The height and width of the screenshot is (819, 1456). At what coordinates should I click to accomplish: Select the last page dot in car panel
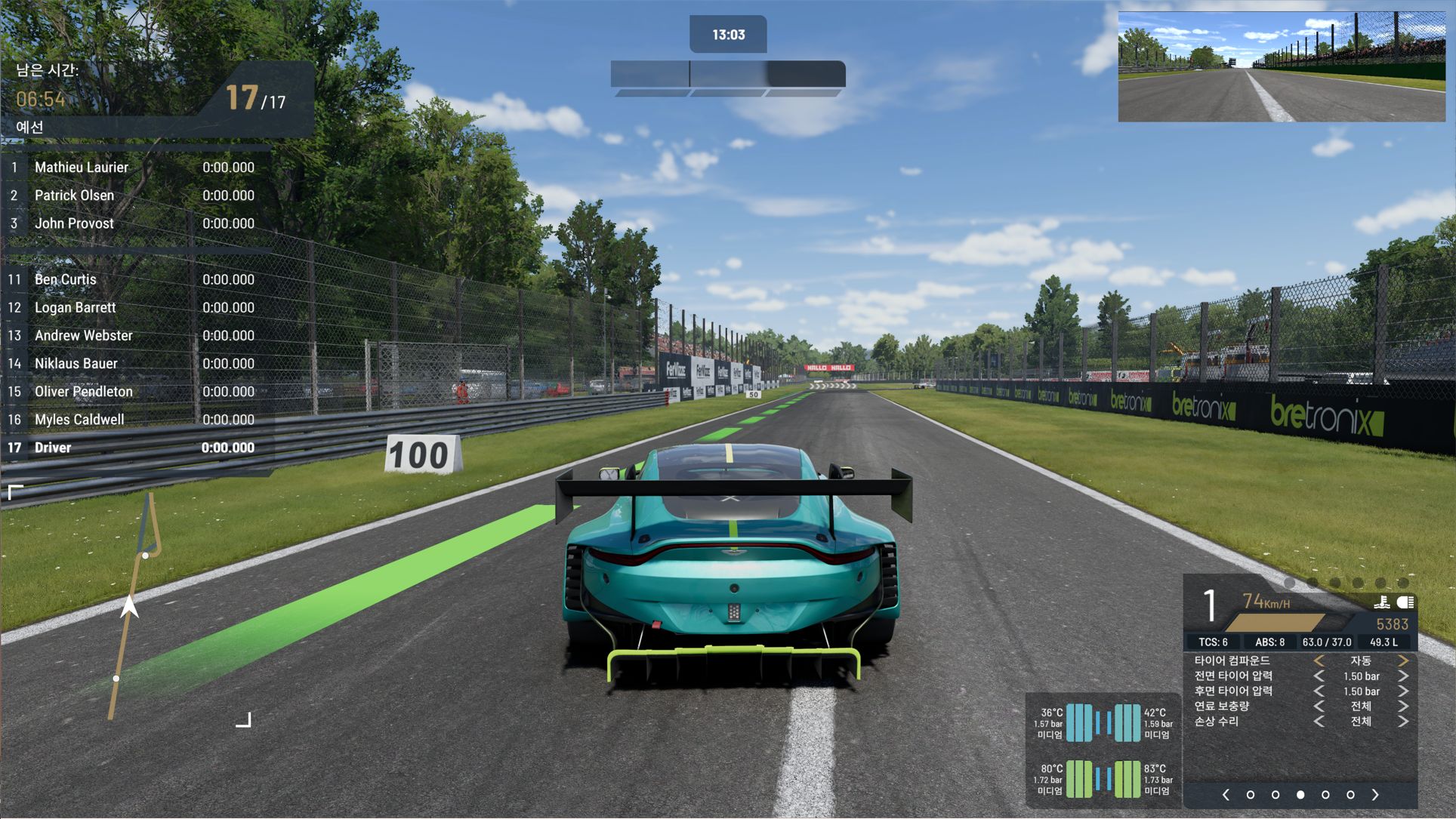pos(1350,795)
